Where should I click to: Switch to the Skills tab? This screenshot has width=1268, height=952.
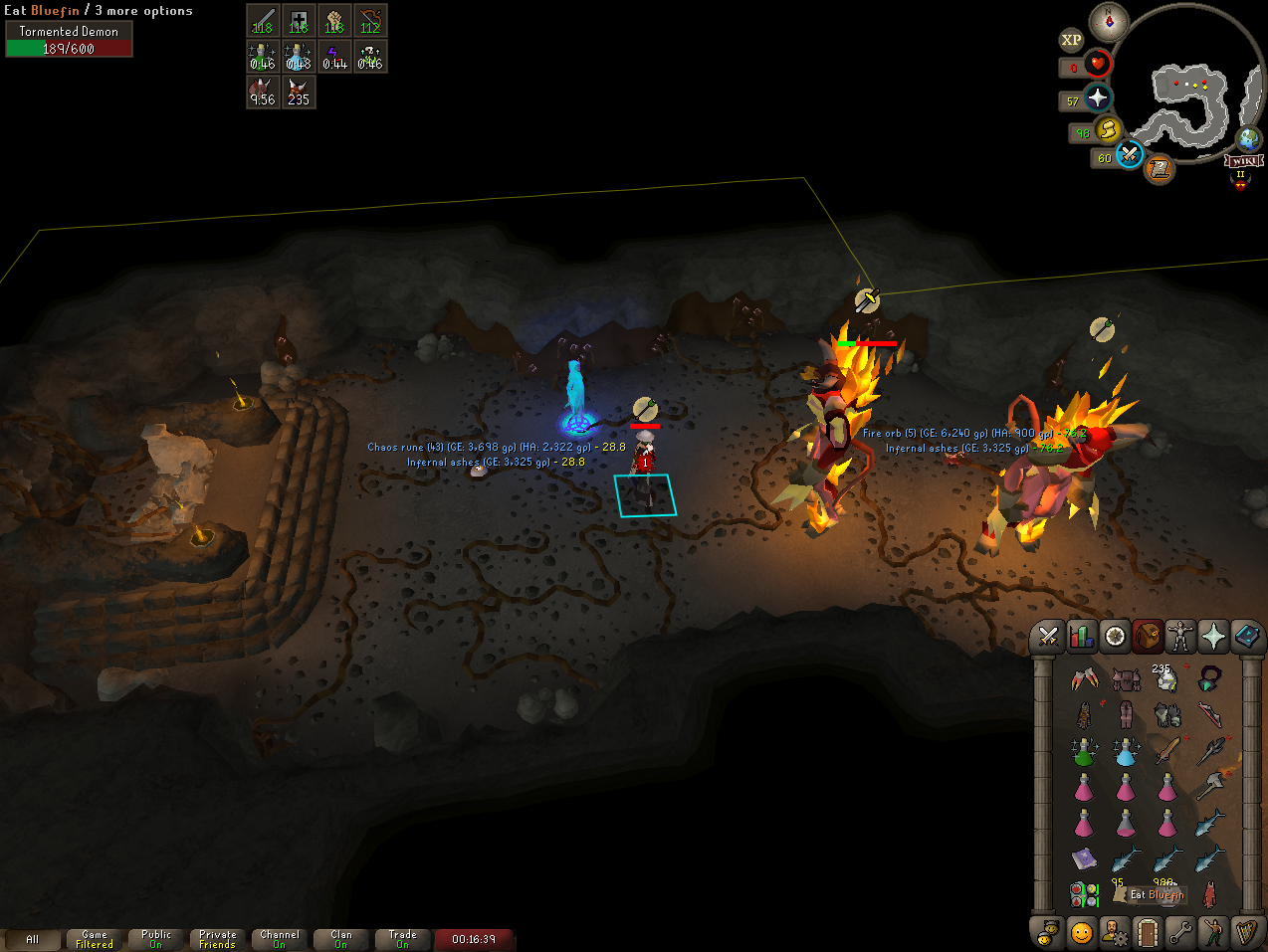pos(1082,637)
